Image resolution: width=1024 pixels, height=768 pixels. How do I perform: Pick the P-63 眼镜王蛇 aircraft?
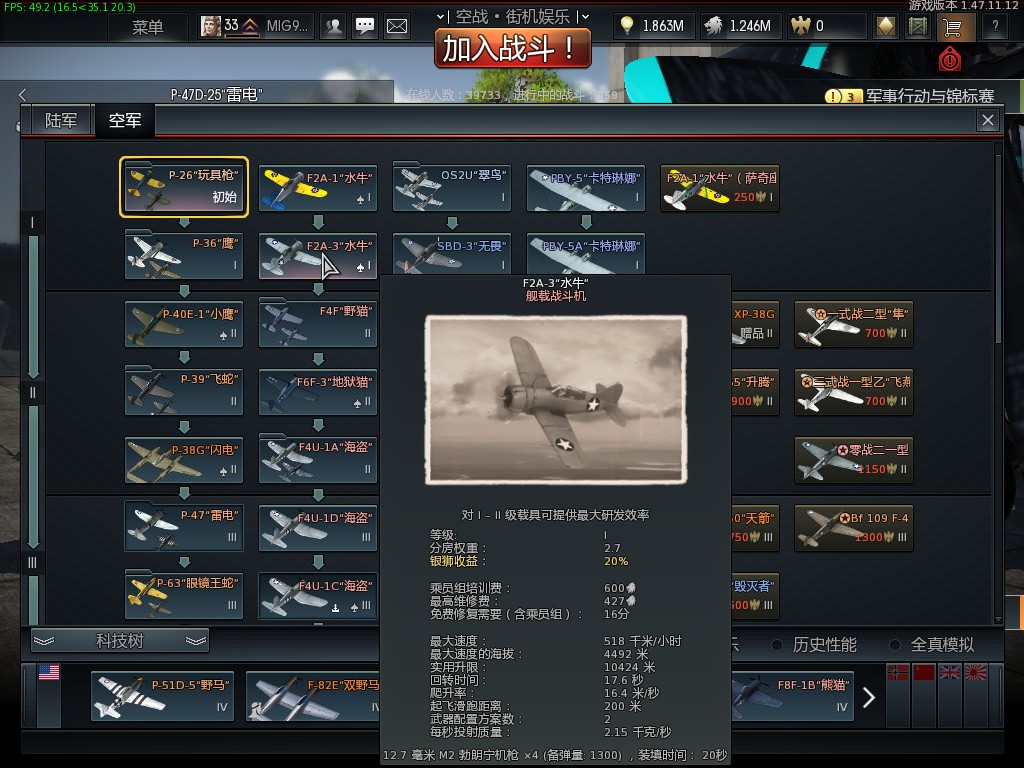click(x=184, y=593)
